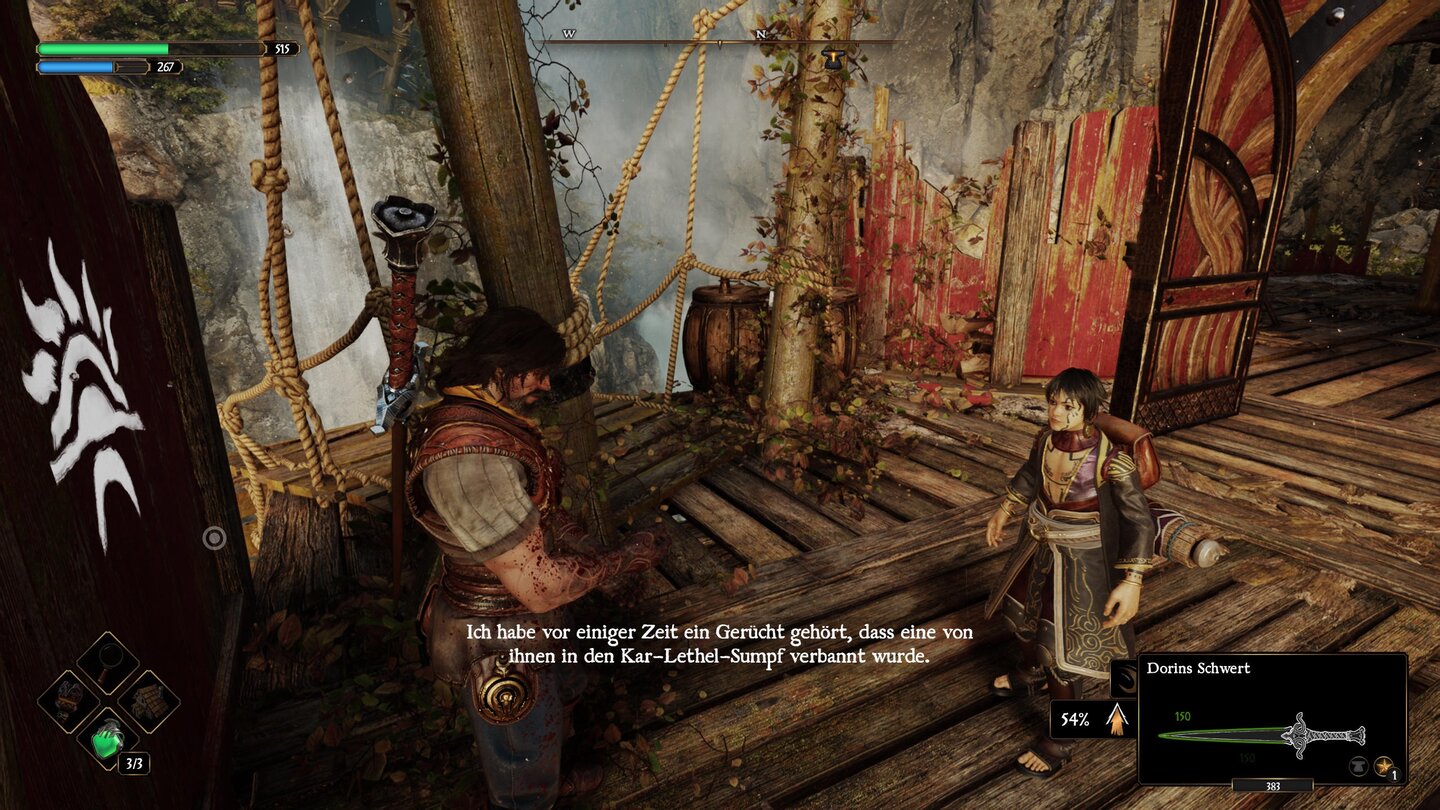Select the wooden house quick slot

[x=148, y=701]
